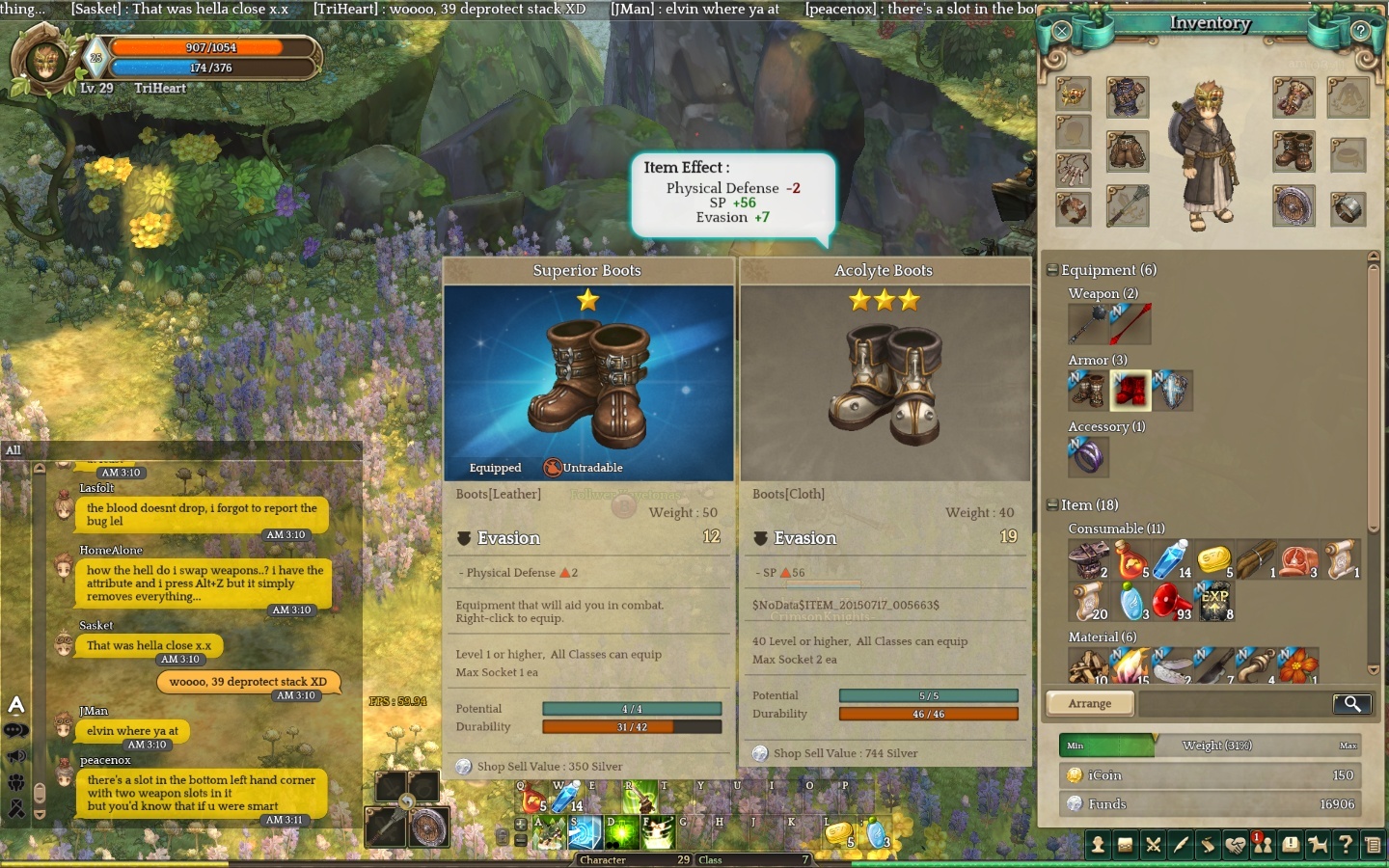The width and height of the screenshot is (1389, 868).
Task: Collapse the Item section
Action: (x=1052, y=505)
